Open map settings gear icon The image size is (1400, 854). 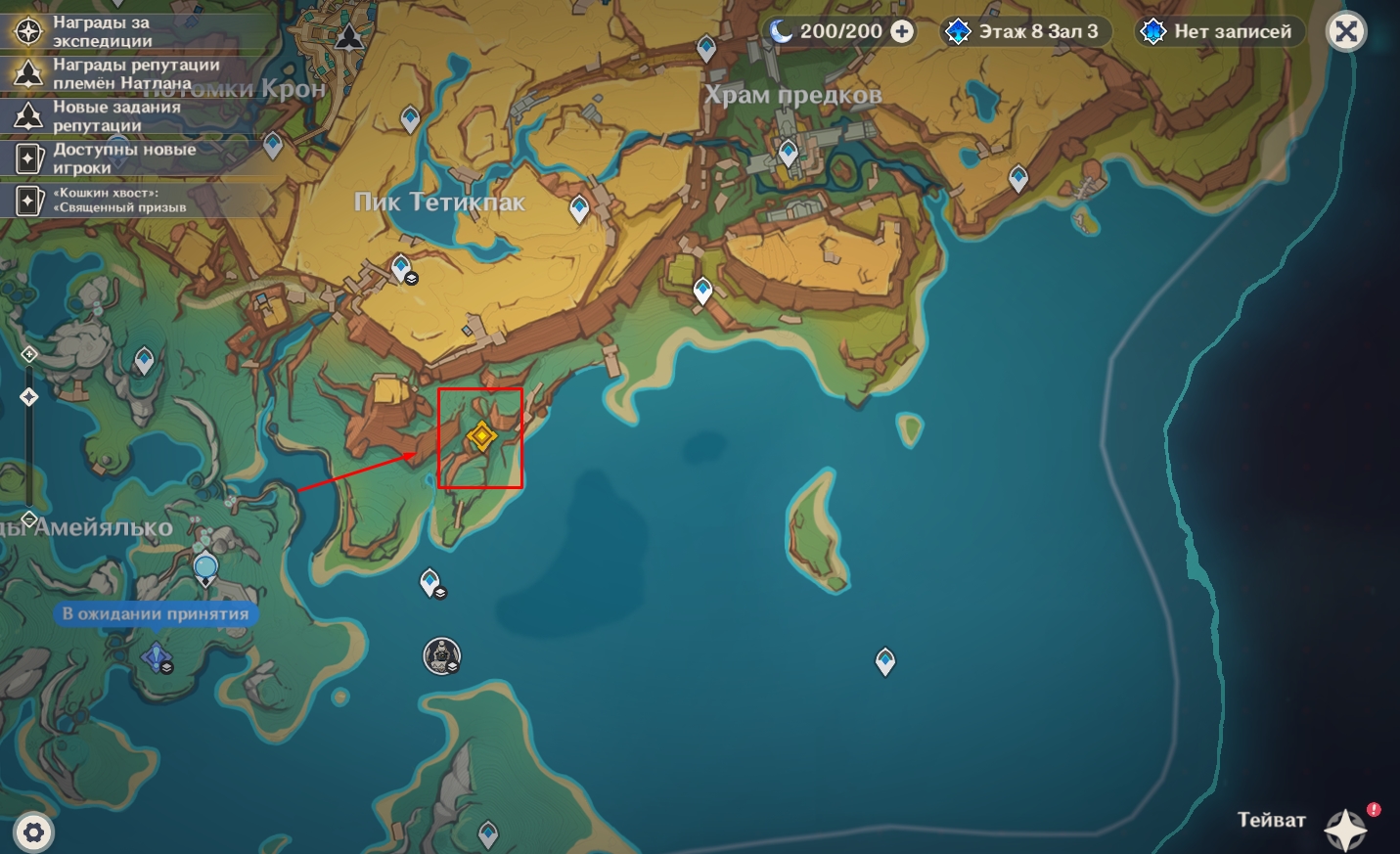(33, 832)
